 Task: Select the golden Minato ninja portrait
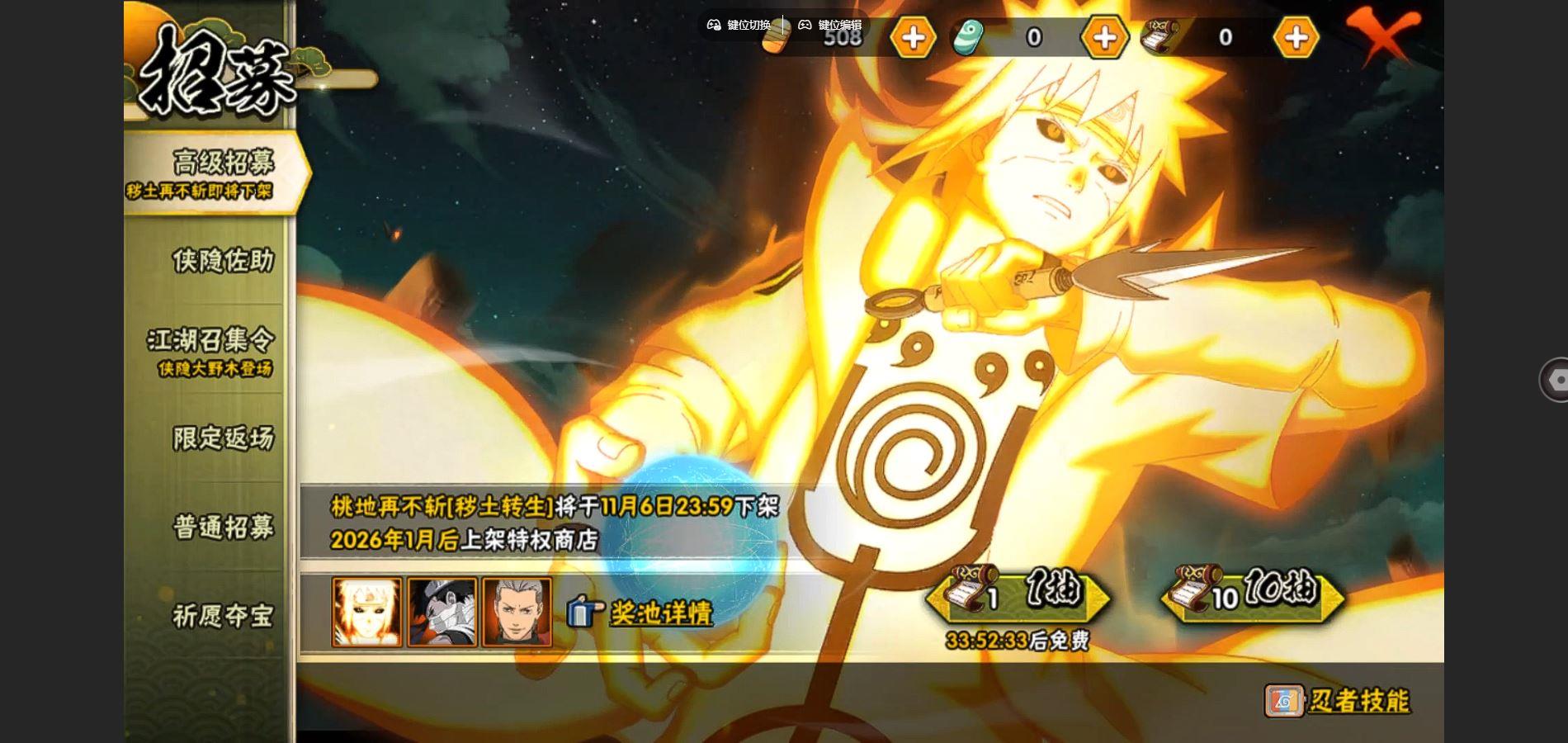coord(366,612)
